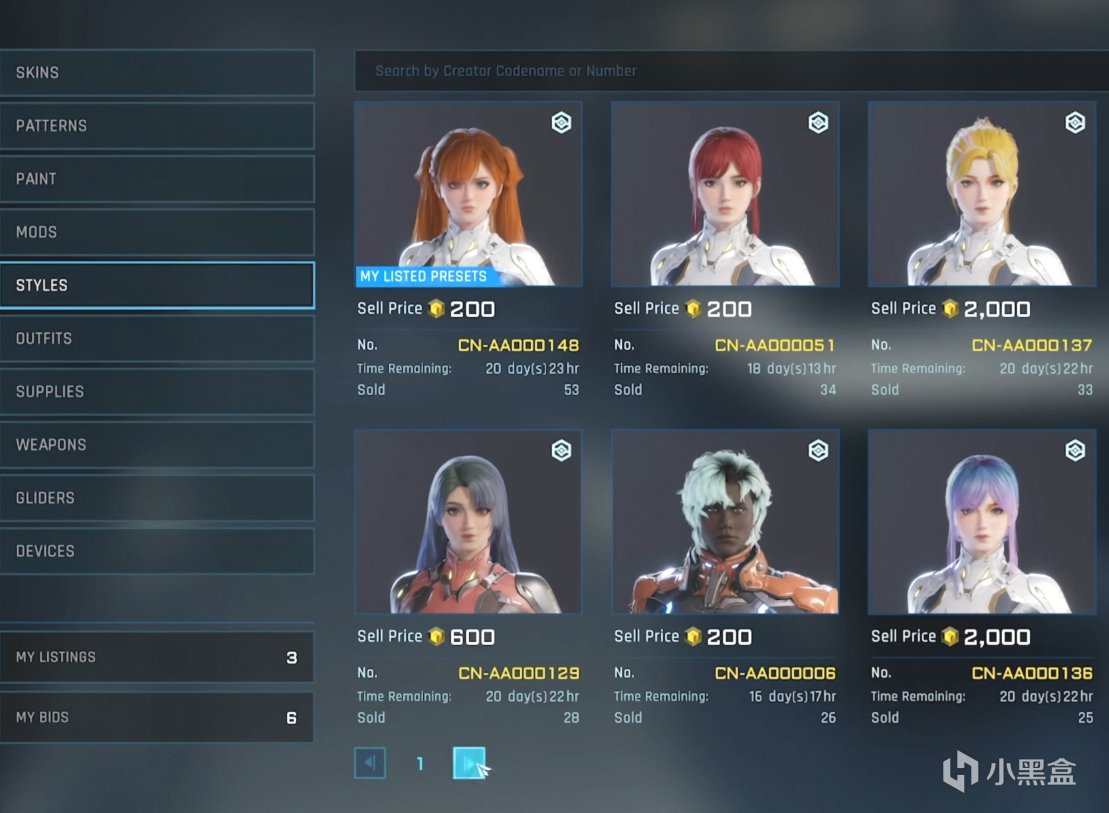The image size is (1109, 813).
Task: Click the creator codename search field
Action: [730, 71]
